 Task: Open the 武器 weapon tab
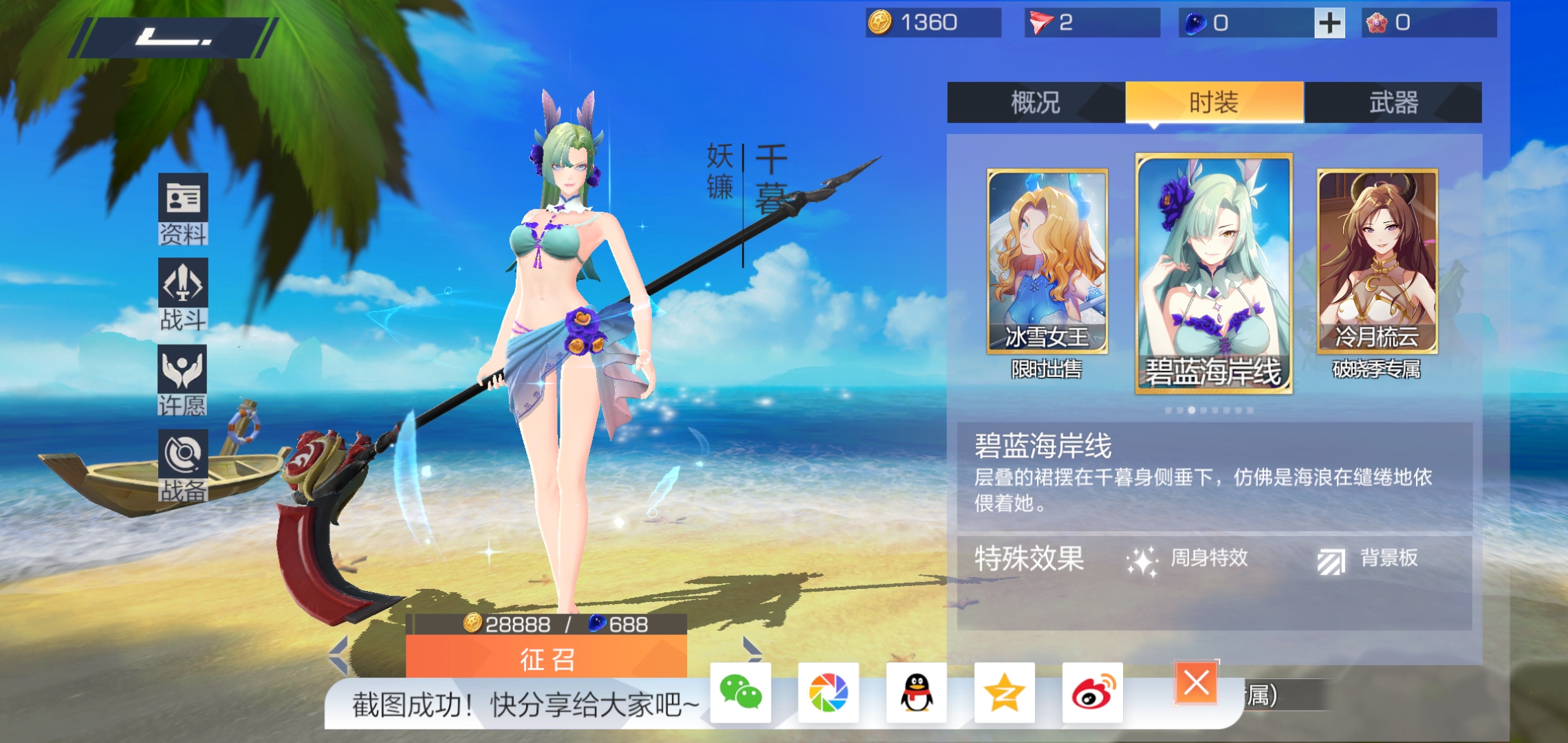click(1393, 103)
